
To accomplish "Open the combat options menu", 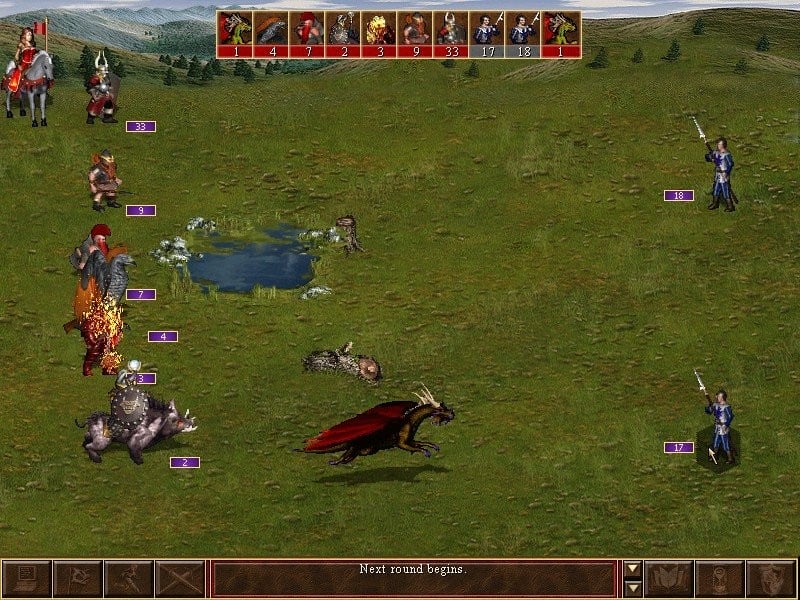I will coord(26,579).
